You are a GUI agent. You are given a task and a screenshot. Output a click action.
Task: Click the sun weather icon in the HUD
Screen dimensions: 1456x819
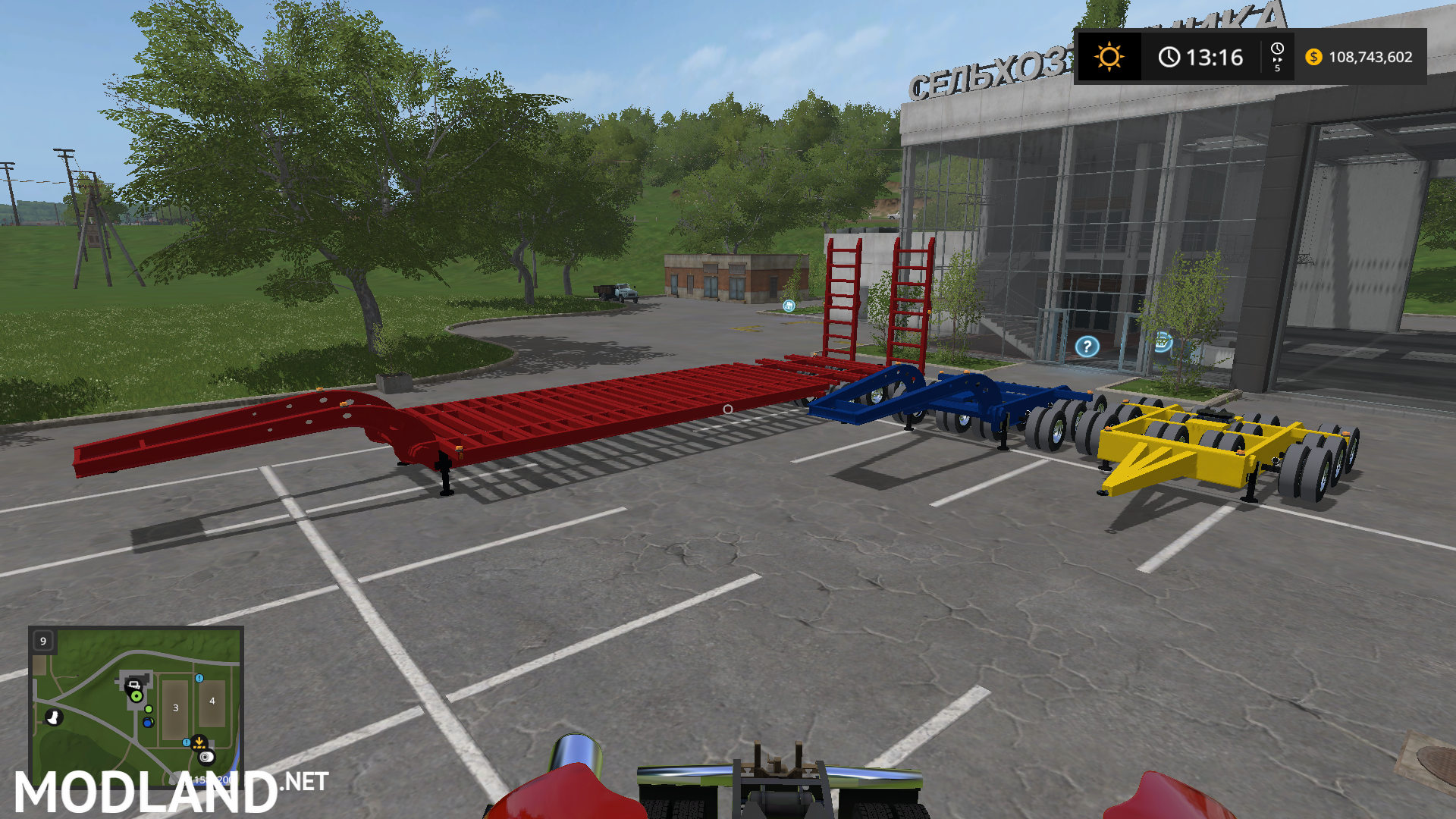click(1110, 55)
